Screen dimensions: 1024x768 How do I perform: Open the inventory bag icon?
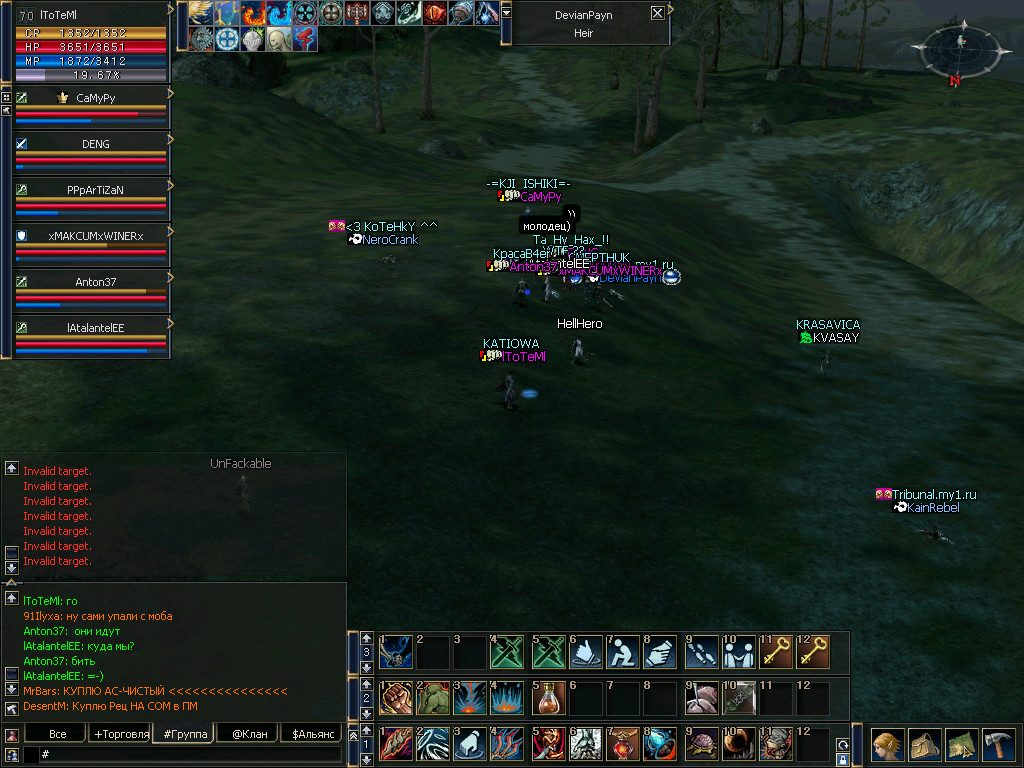(924, 745)
